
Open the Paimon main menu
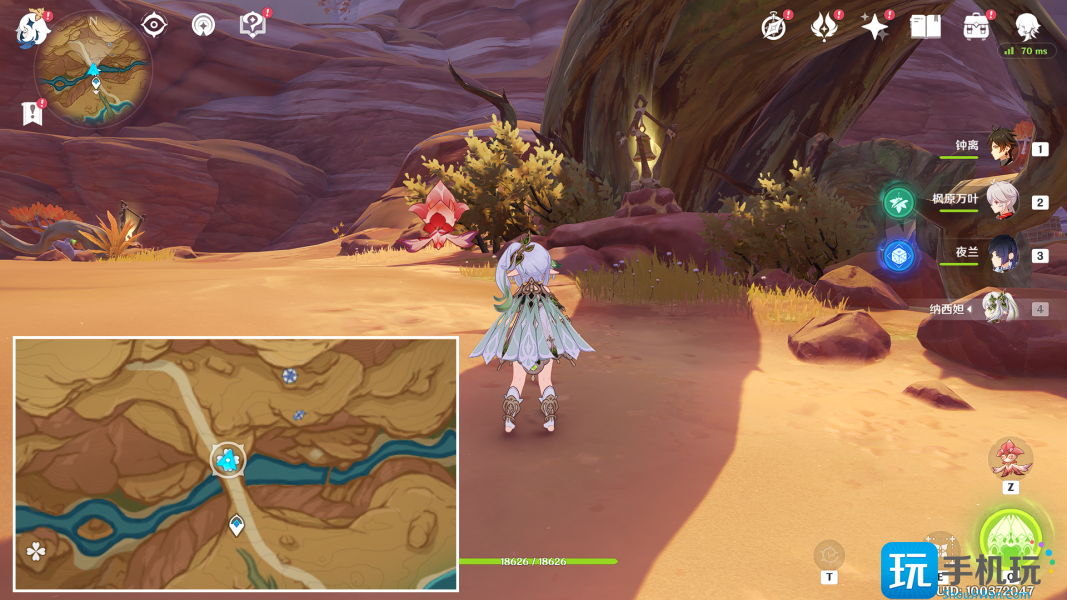(33, 29)
